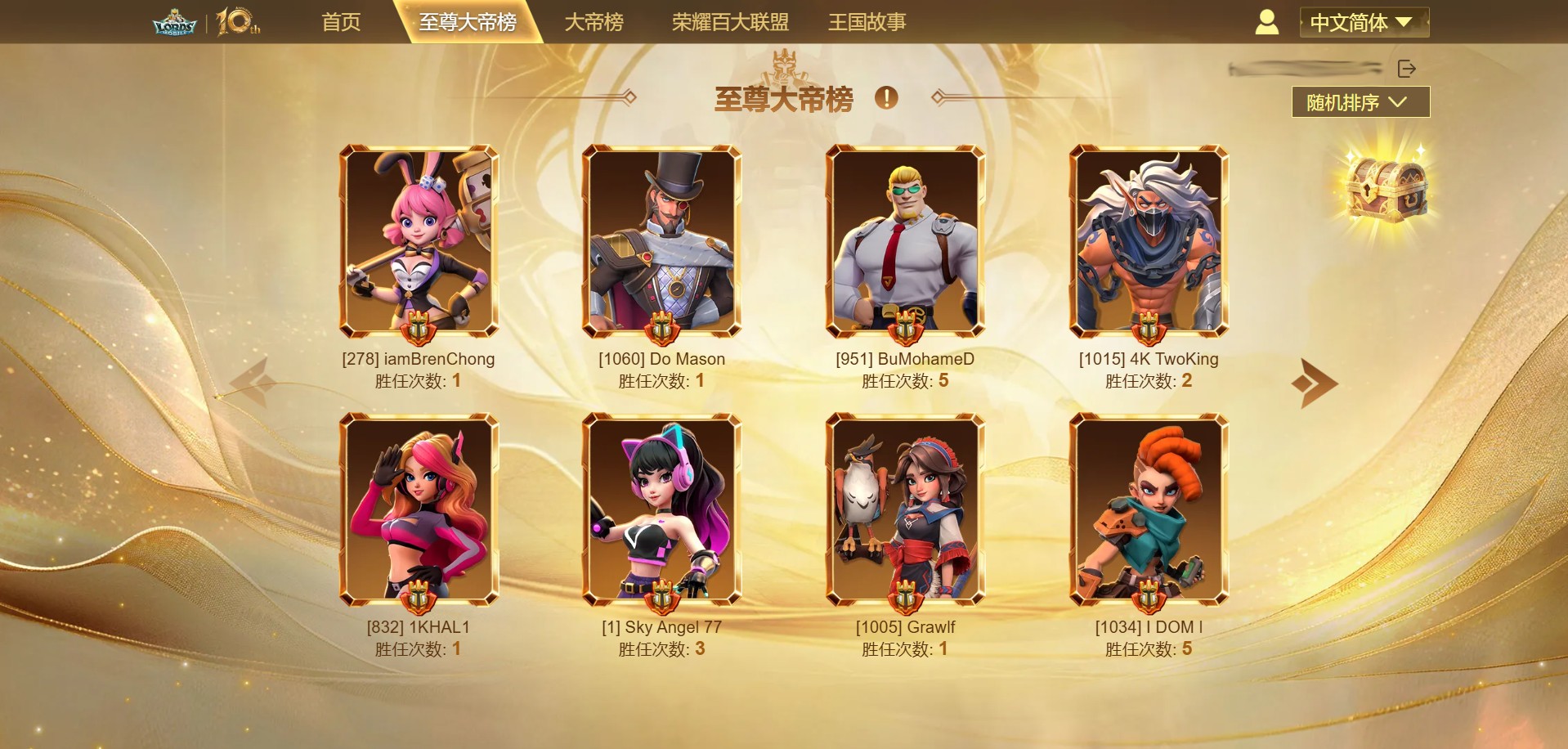1568x749 pixels.
Task: Open the 王国故事 menu item
Action: (x=866, y=22)
